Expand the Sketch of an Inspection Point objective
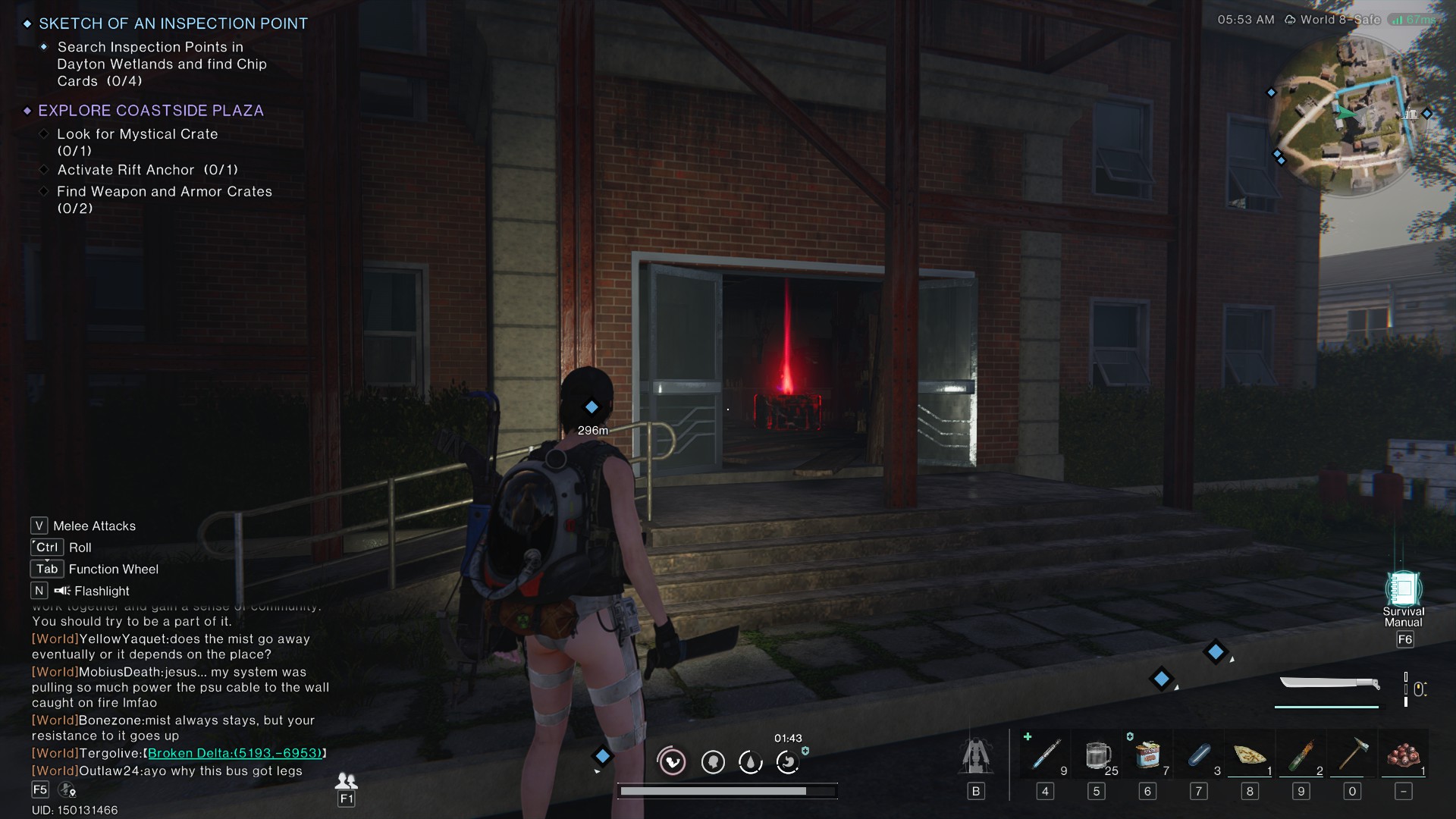This screenshot has height=819, width=1456. tap(173, 24)
